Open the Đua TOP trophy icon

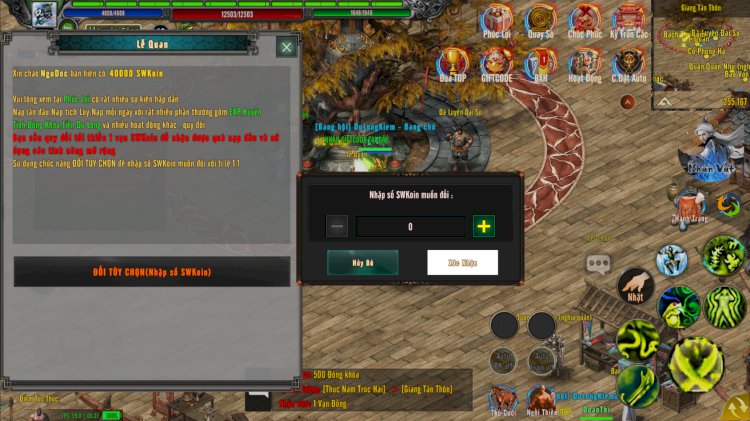click(453, 63)
